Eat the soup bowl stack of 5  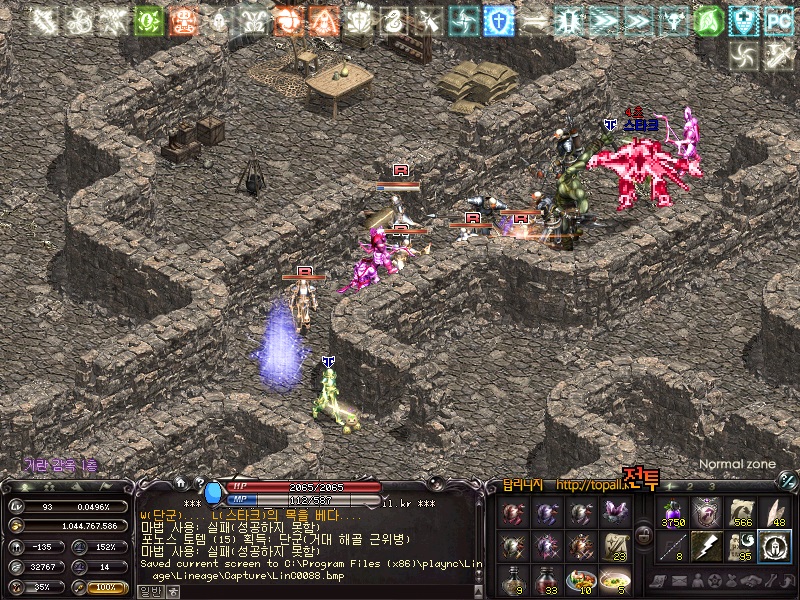coord(615,580)
